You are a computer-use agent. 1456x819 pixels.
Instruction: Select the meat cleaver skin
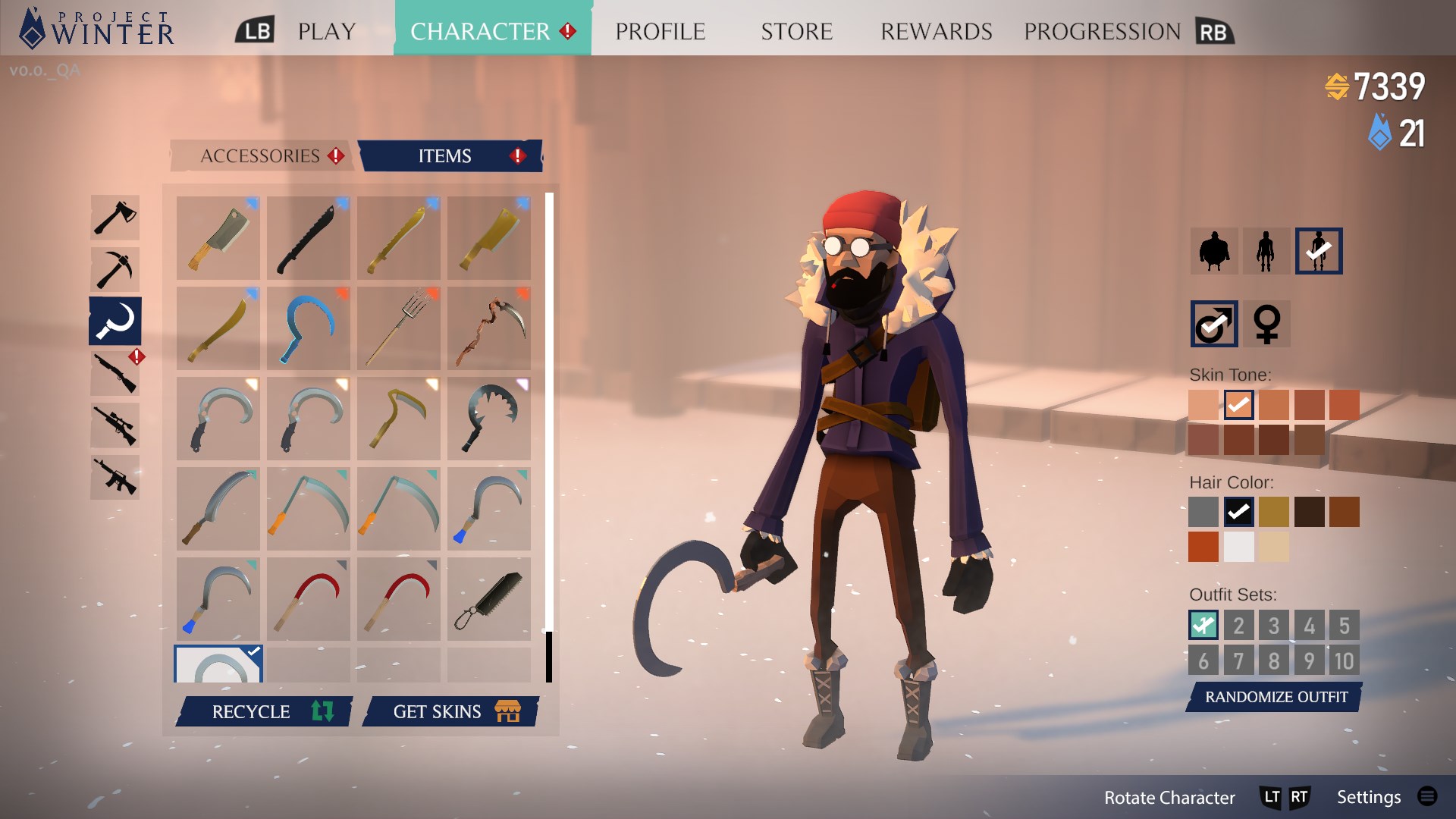218,238
